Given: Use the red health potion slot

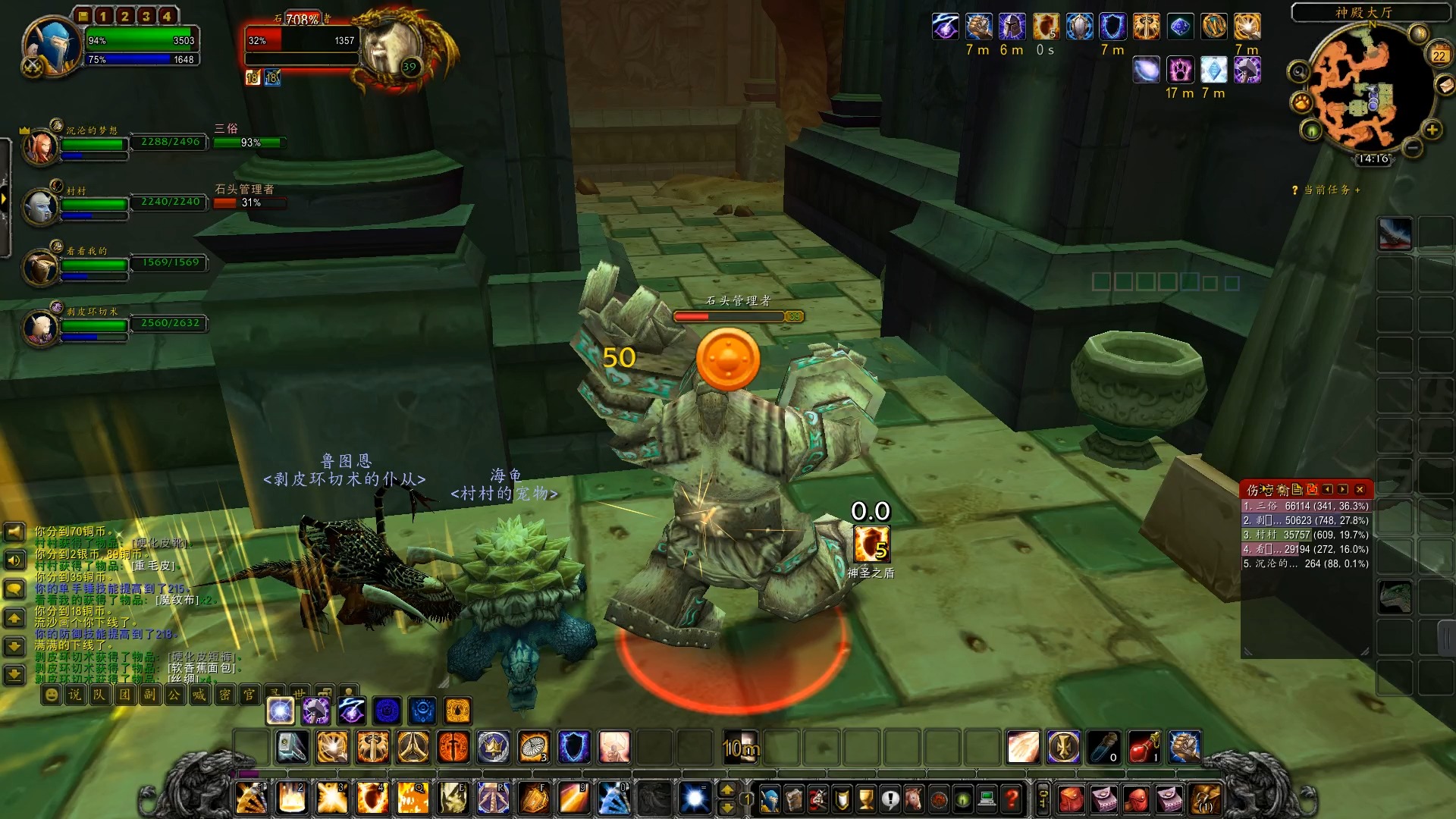Looking at the screenshot, I should pyautogui.click(x=1143, y=748).
